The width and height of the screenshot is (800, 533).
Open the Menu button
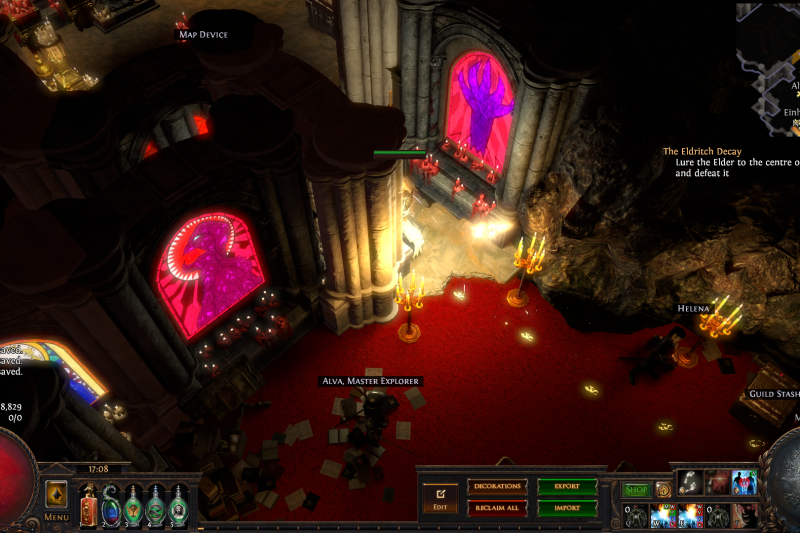(56, 517)
